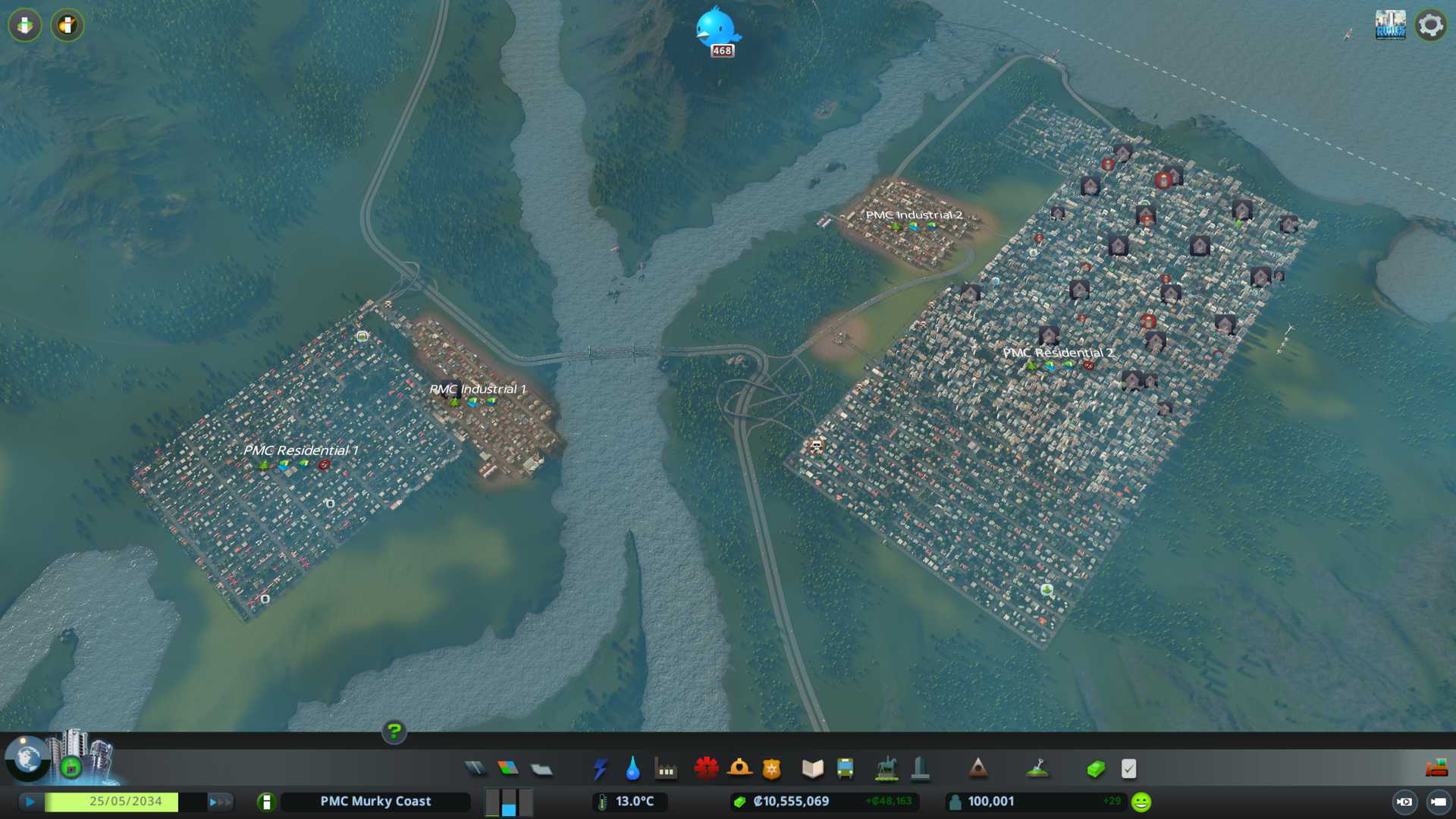Open the Fire Department helmet menu
The width and height of the screenshot is (1456, 819).
click(739, 769)
